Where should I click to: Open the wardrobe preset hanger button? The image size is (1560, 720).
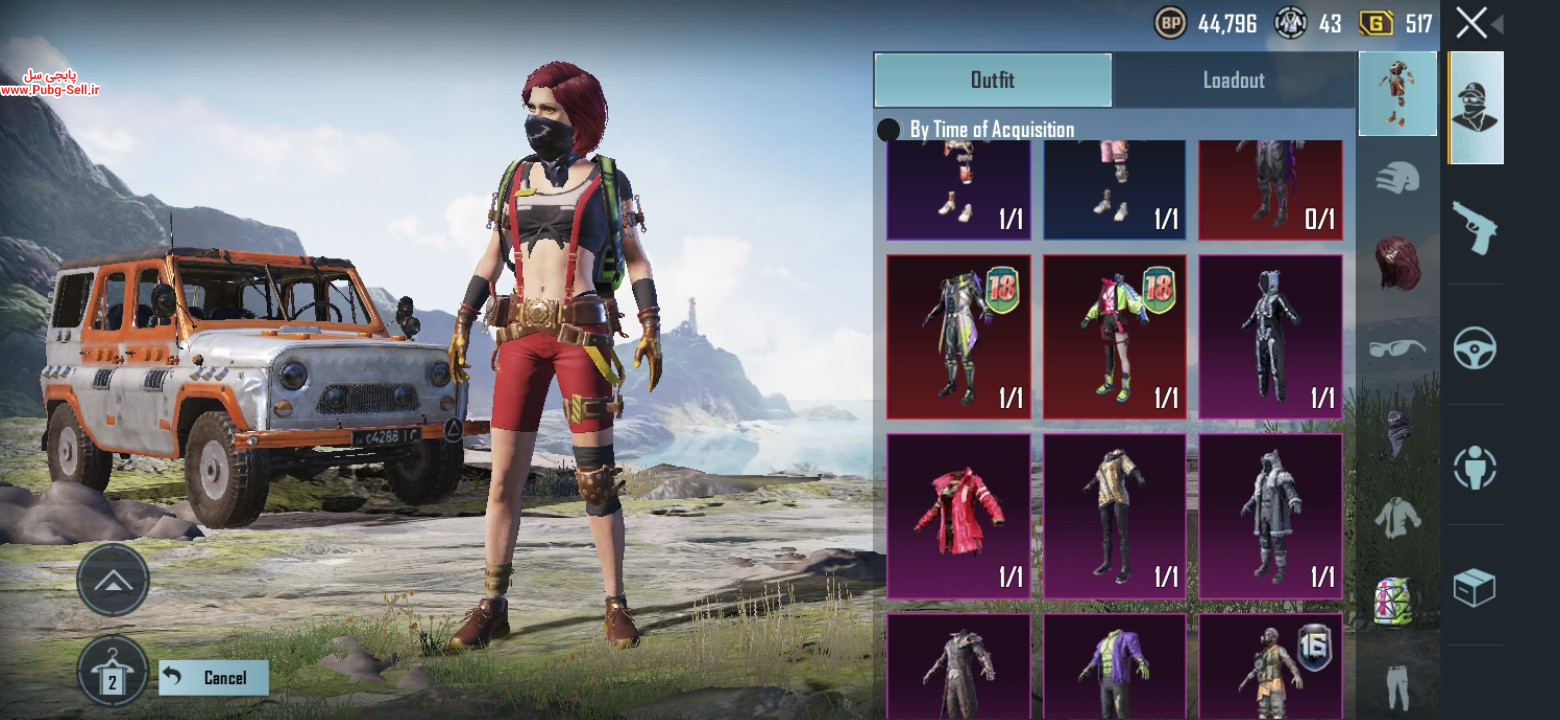pos(112,671)
